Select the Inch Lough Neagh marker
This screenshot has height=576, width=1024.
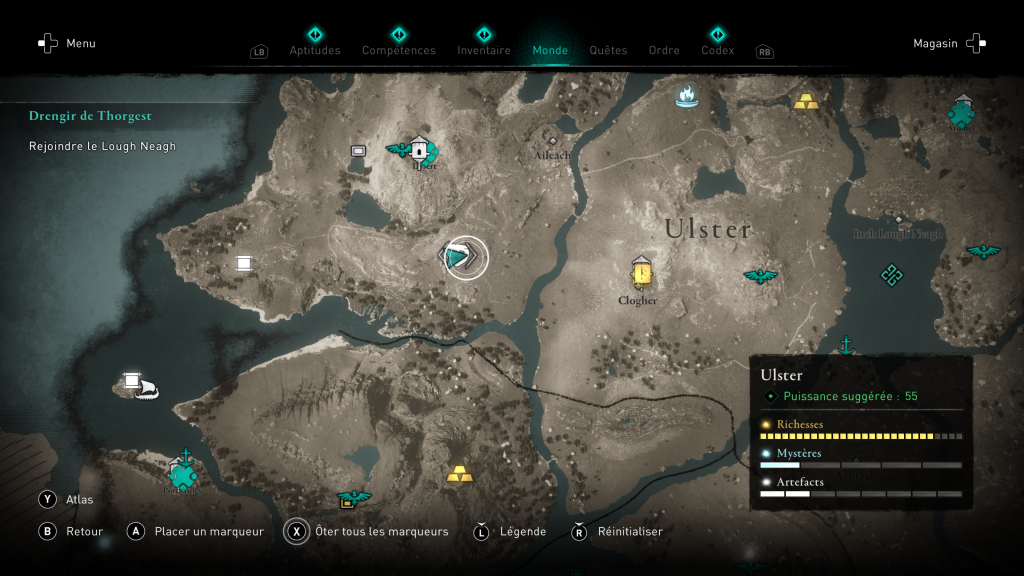[898, 221]
